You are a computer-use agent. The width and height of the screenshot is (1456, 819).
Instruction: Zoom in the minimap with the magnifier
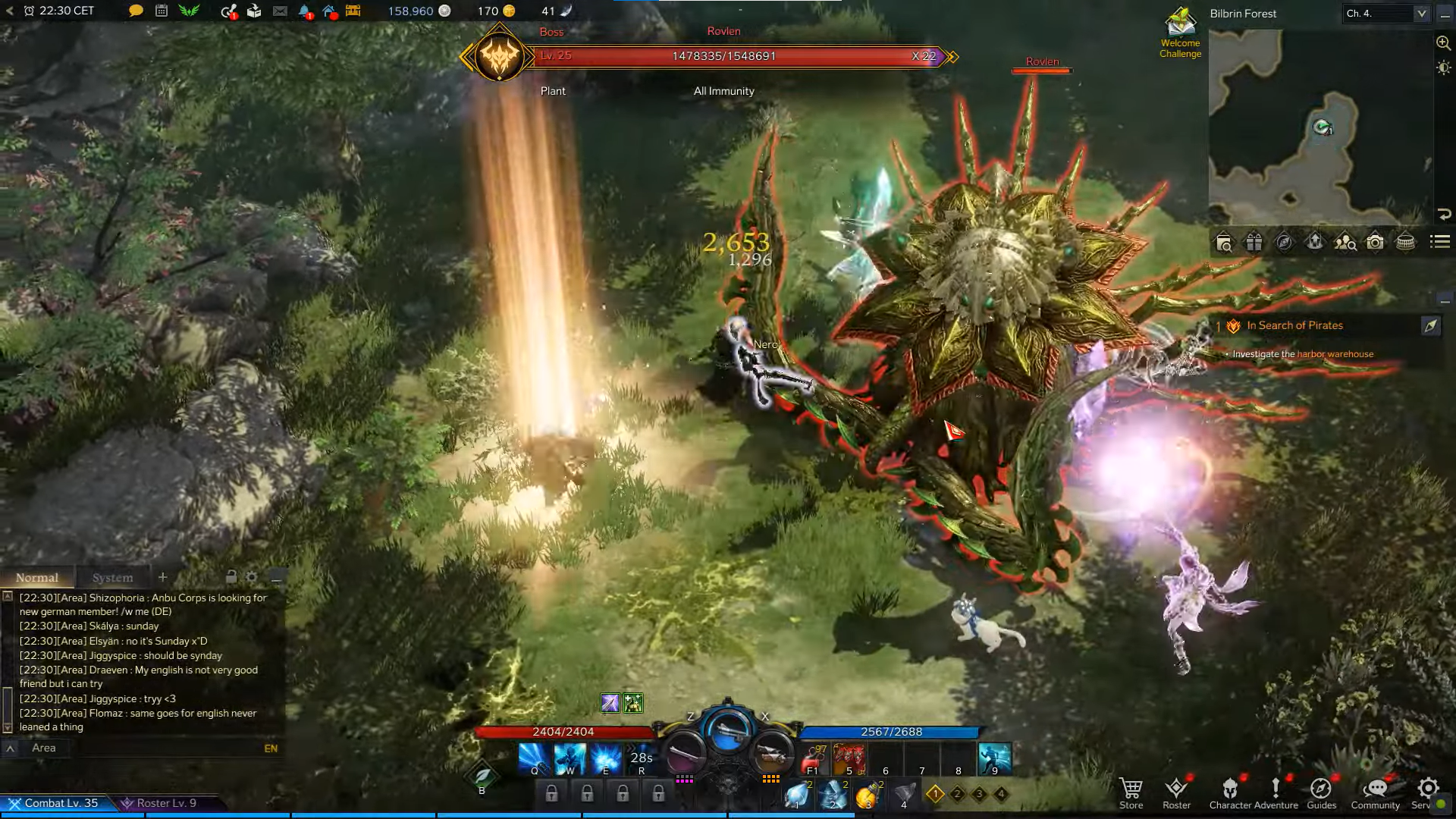tap(1443, 43)
